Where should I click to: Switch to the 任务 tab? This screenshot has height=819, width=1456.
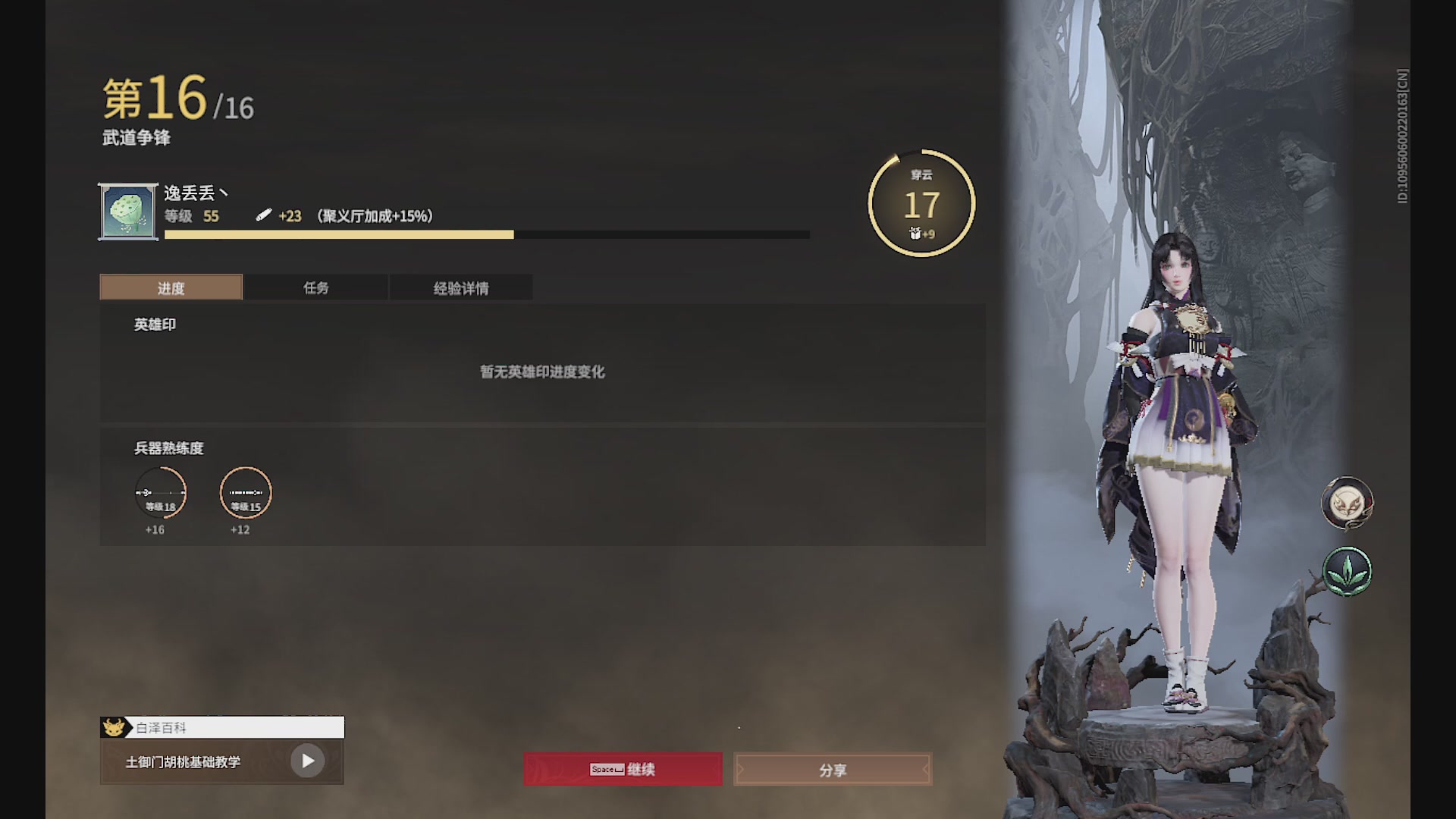316,287
